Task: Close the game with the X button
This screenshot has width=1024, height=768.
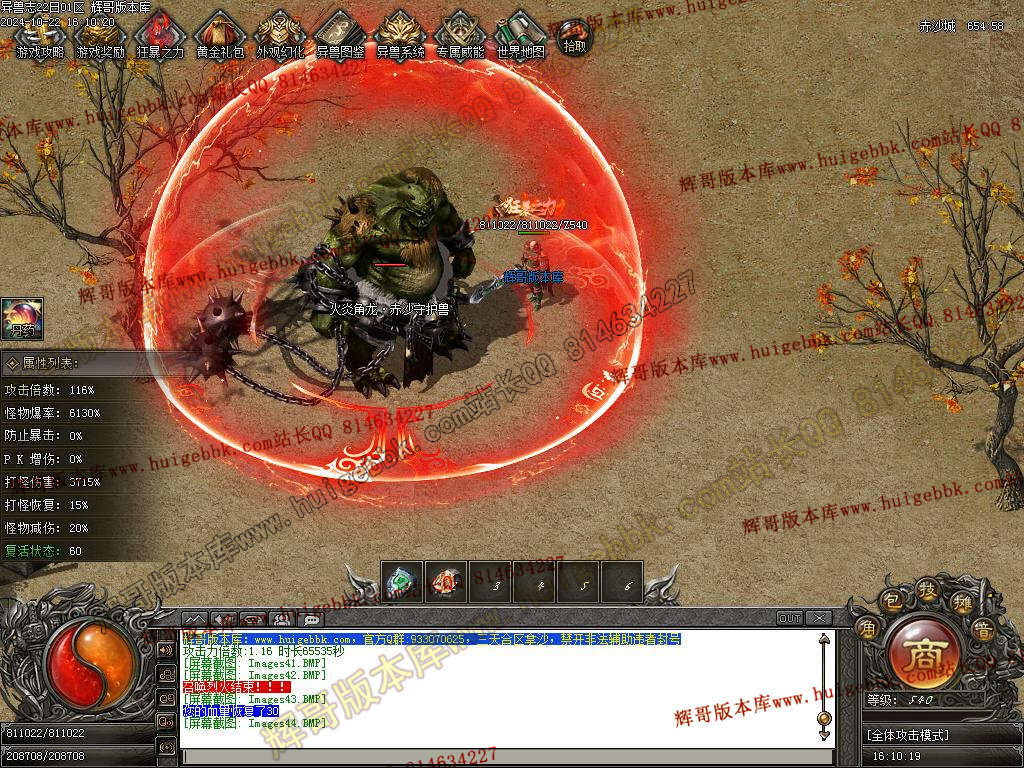Action: coord(819,618)
